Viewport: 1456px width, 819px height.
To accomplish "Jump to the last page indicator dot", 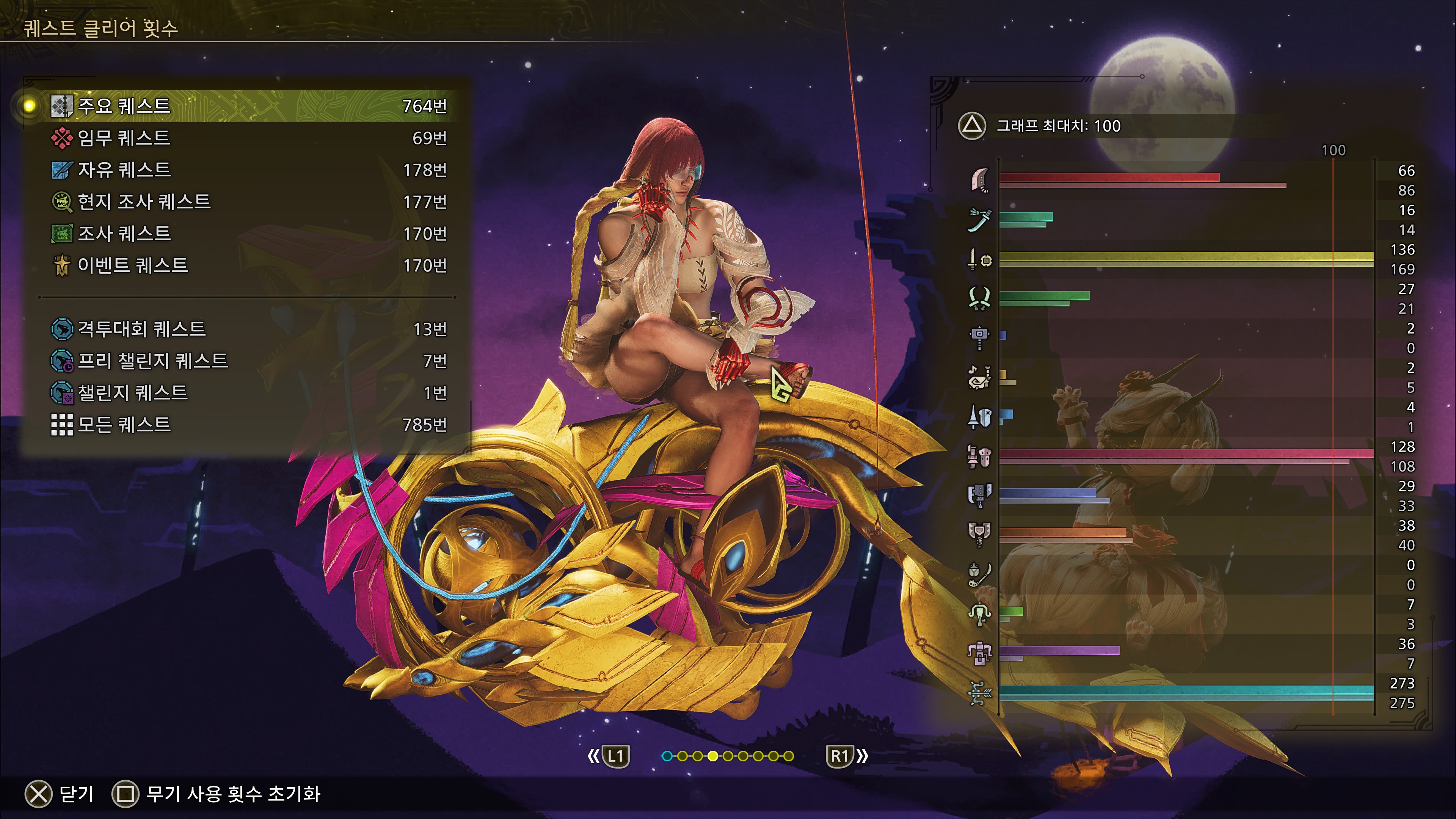I will [789, 756].
